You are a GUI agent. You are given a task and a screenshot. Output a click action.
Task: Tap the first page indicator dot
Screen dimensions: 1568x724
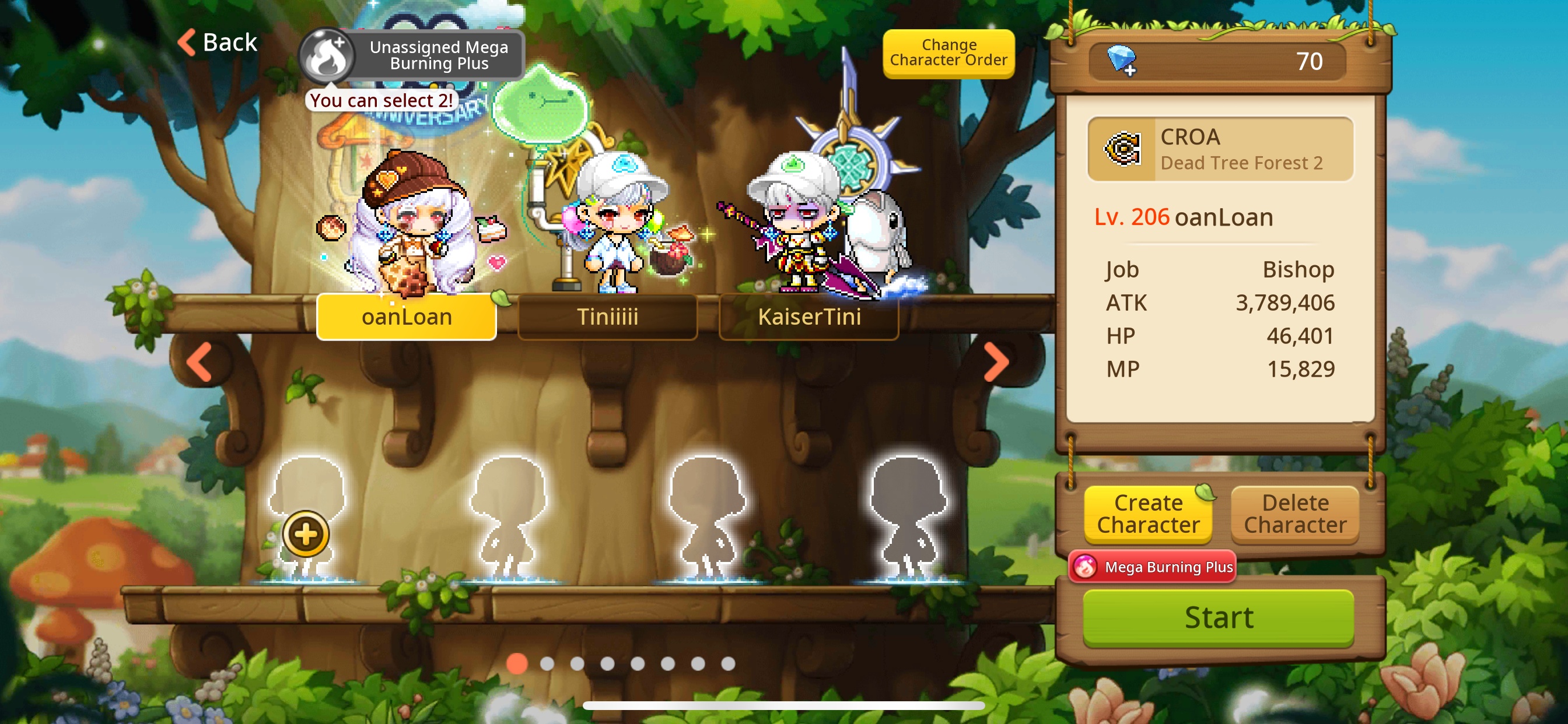click(x=517, y=665)
